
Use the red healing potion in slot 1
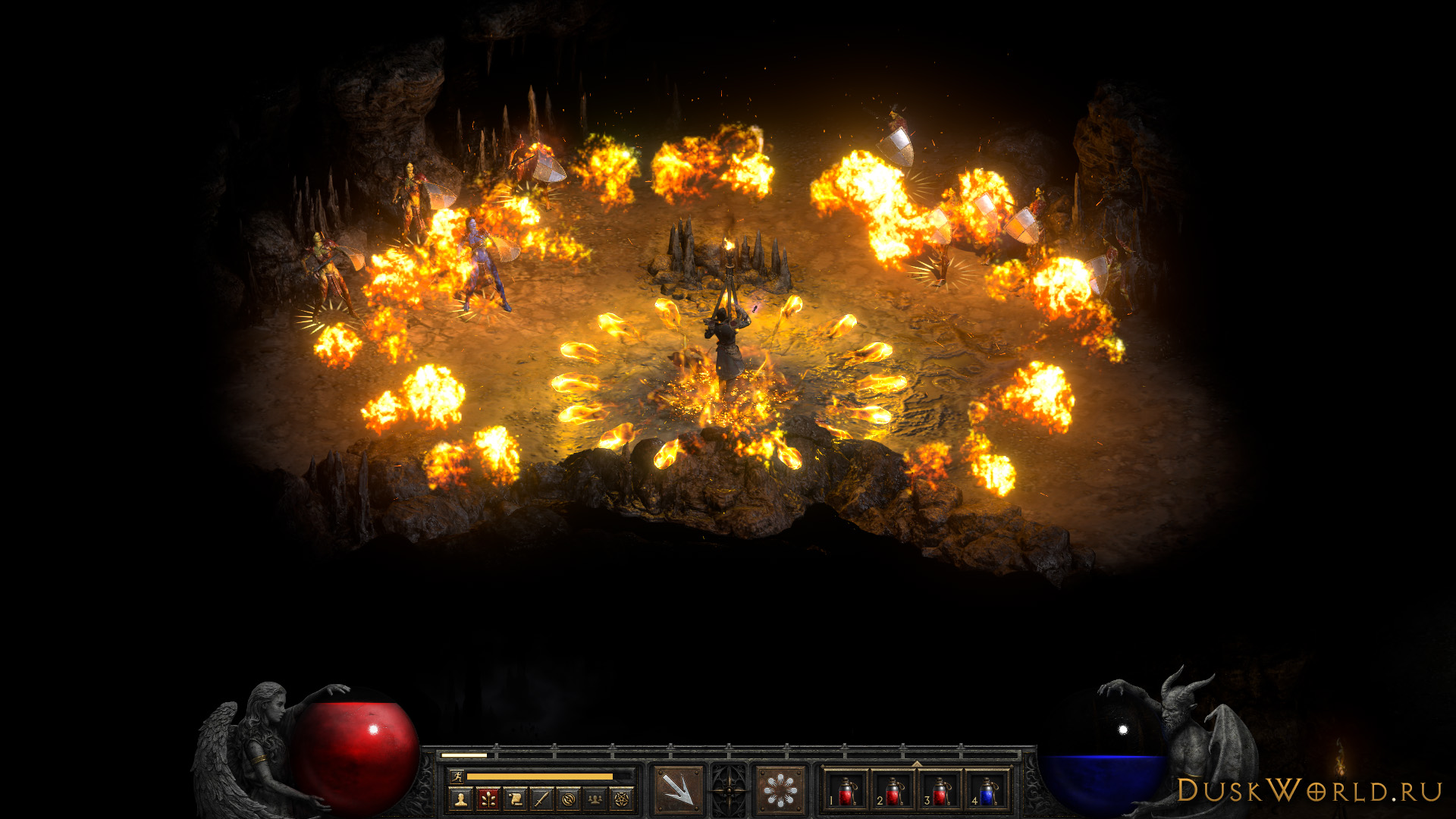click(x=846, y=792)
